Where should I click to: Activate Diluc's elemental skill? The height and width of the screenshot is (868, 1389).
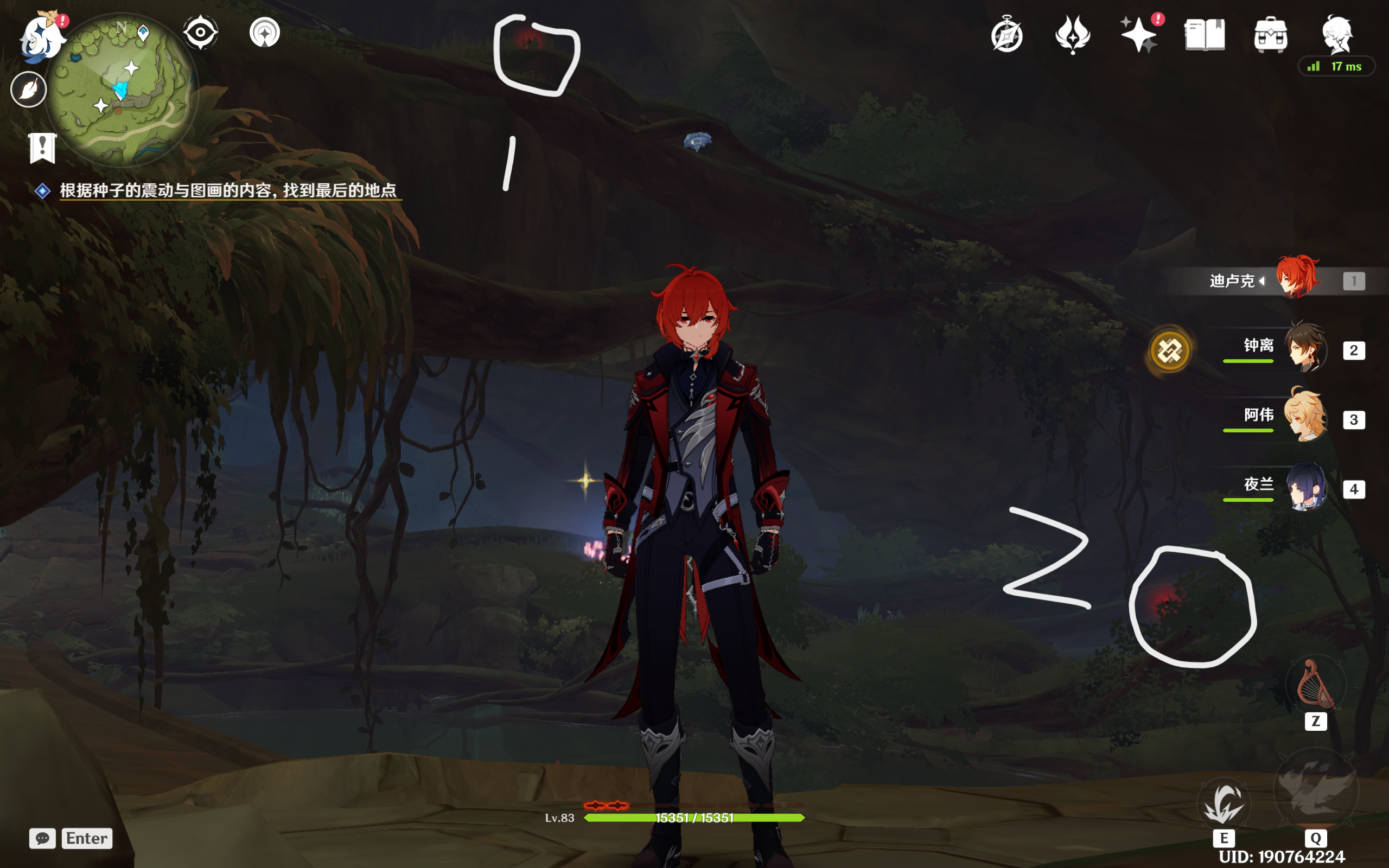point(1224,803)
